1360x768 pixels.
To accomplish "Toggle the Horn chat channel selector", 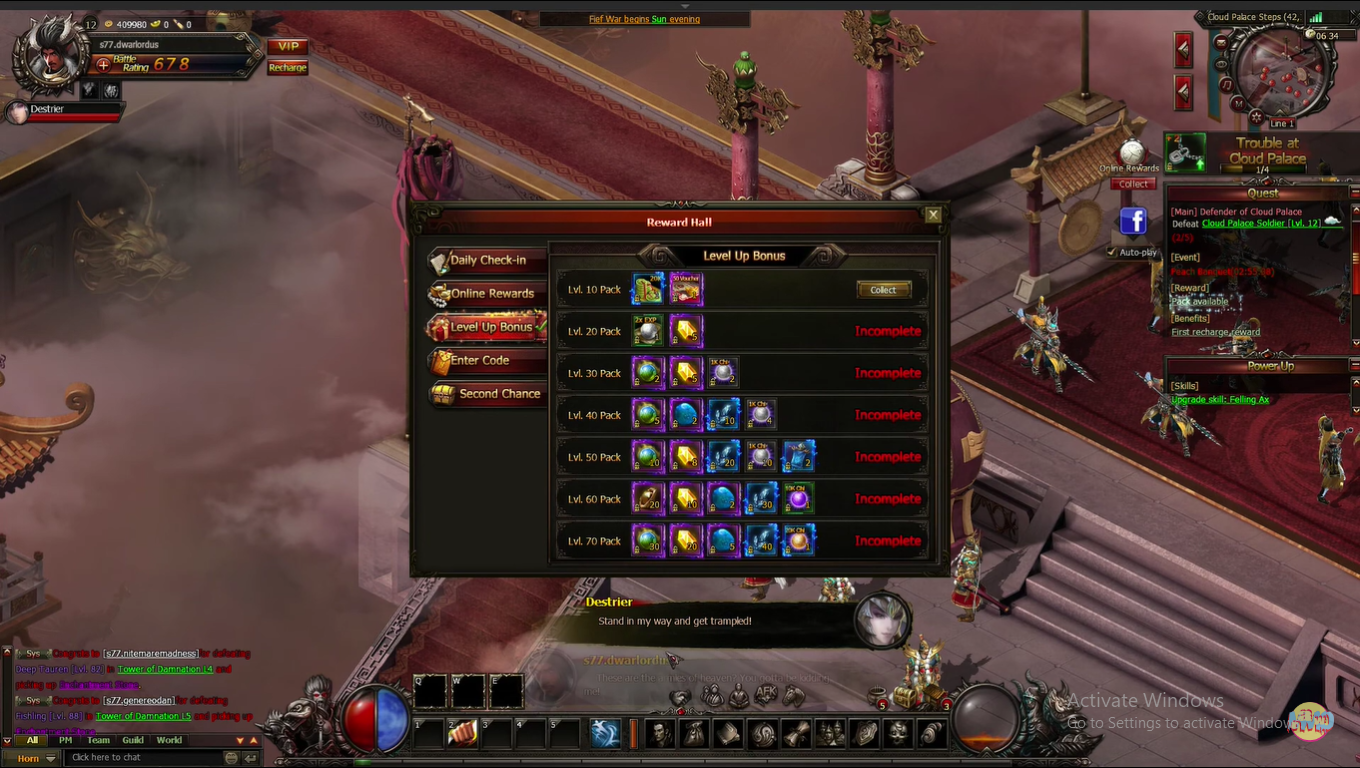I will pos(33,758).
